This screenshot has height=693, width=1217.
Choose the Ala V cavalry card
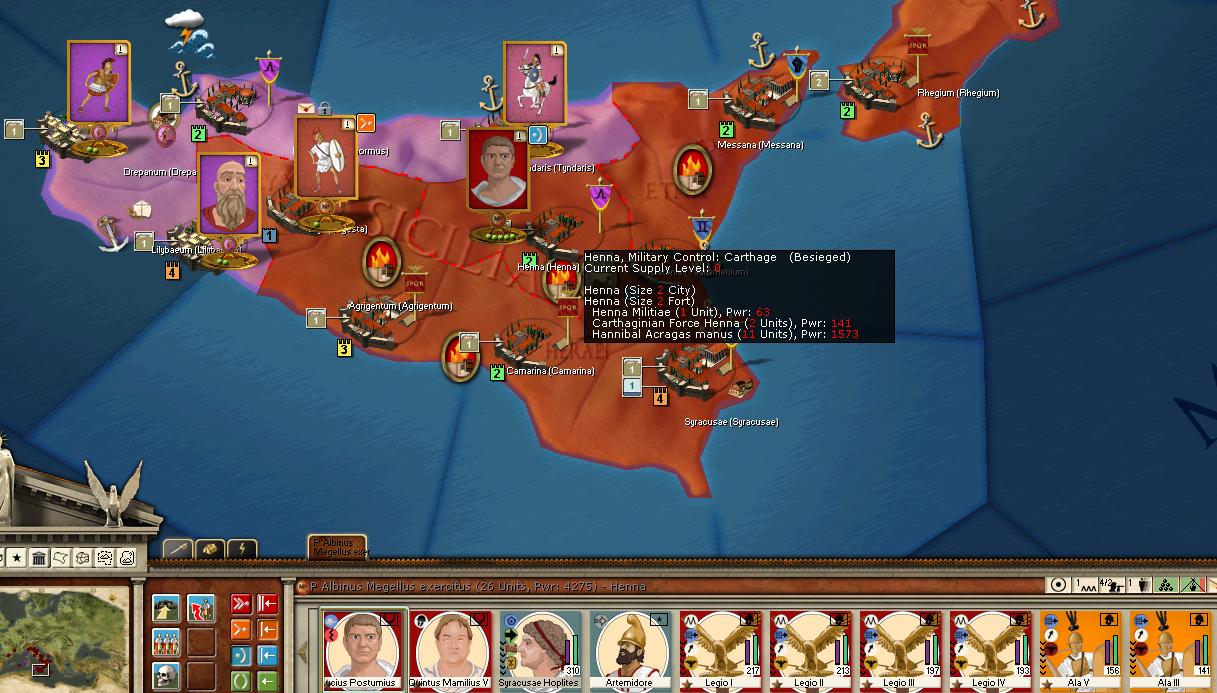(1080, 650)
